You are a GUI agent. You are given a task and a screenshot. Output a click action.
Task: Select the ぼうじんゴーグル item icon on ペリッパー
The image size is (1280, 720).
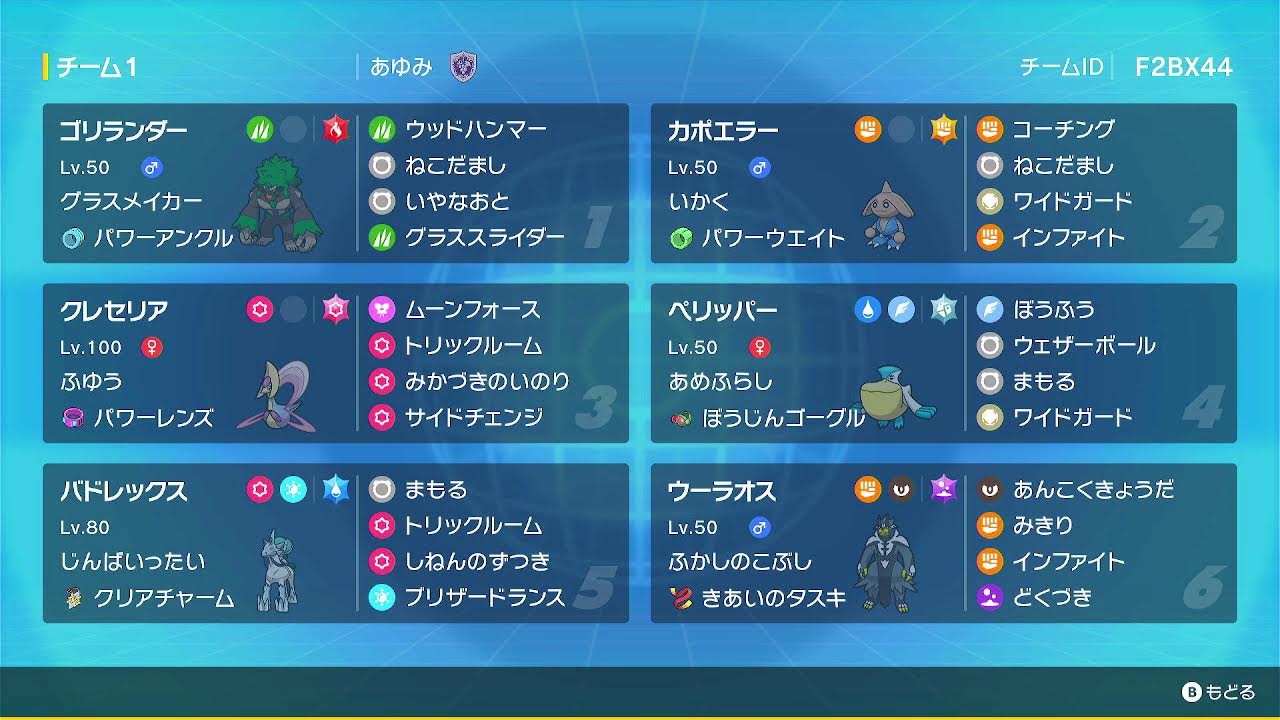point(680,420)
